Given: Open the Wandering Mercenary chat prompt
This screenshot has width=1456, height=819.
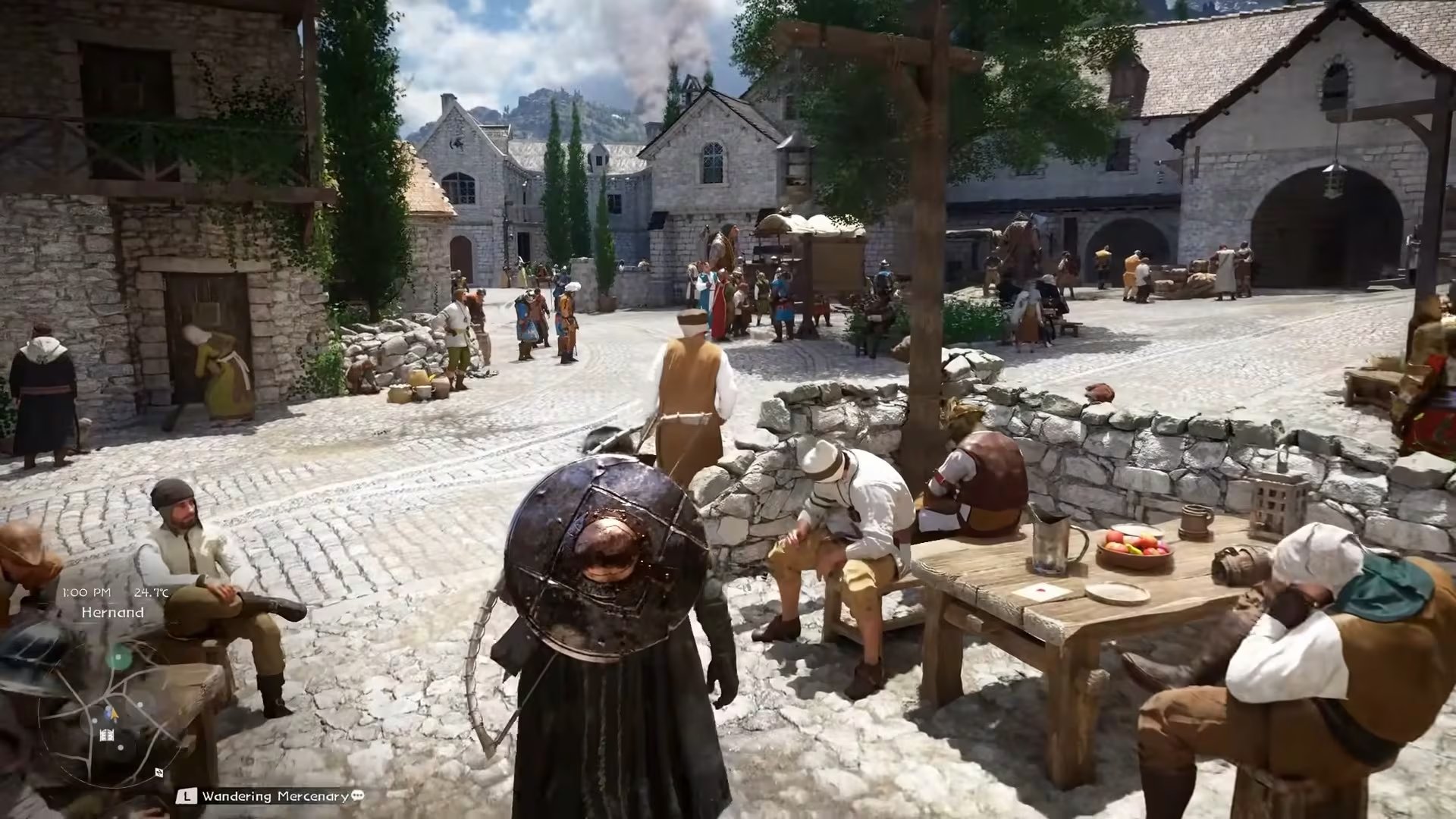Looking at the screenshot, I should [357, 795].
